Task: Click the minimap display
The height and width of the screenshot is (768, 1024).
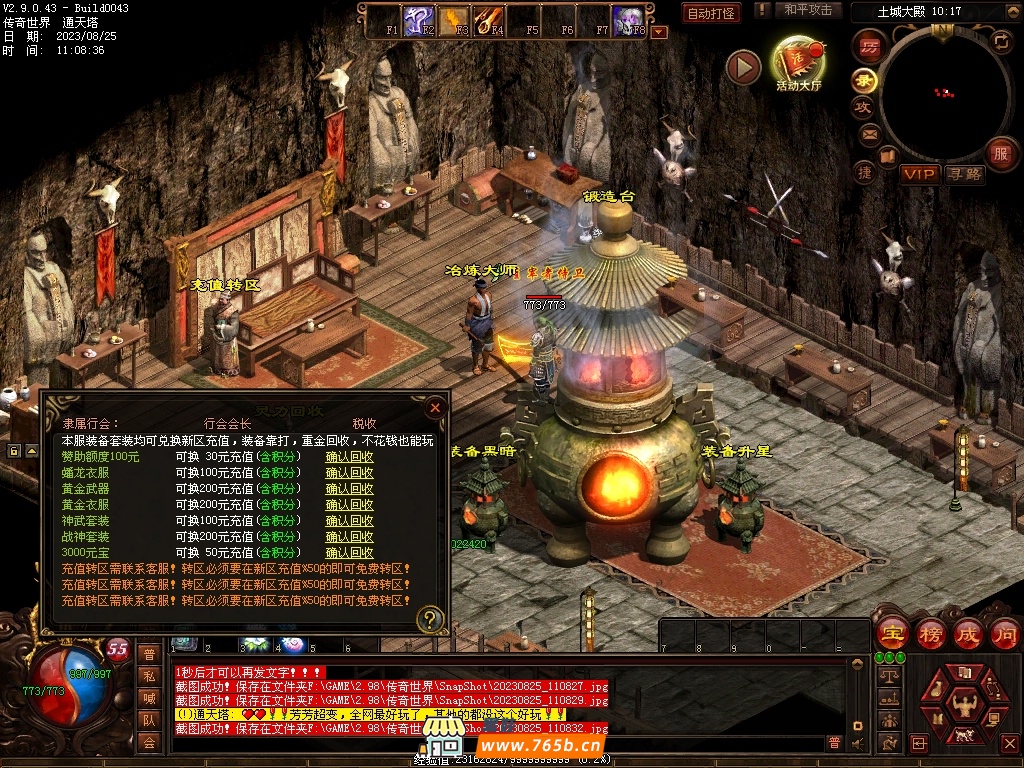Action: point(942,93)
